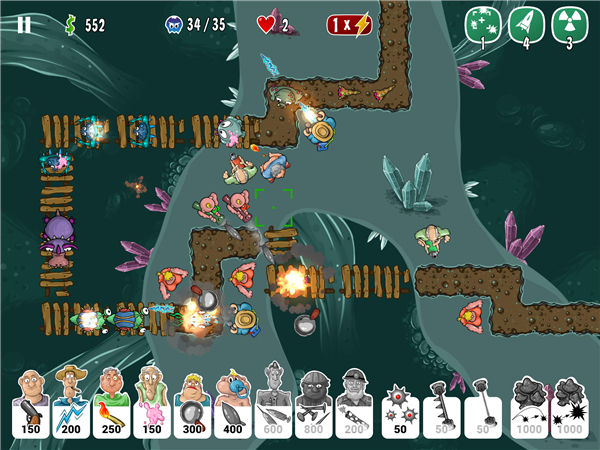Activate the freeze bugs power-up

pyautogui.click(x=482, y=25)
